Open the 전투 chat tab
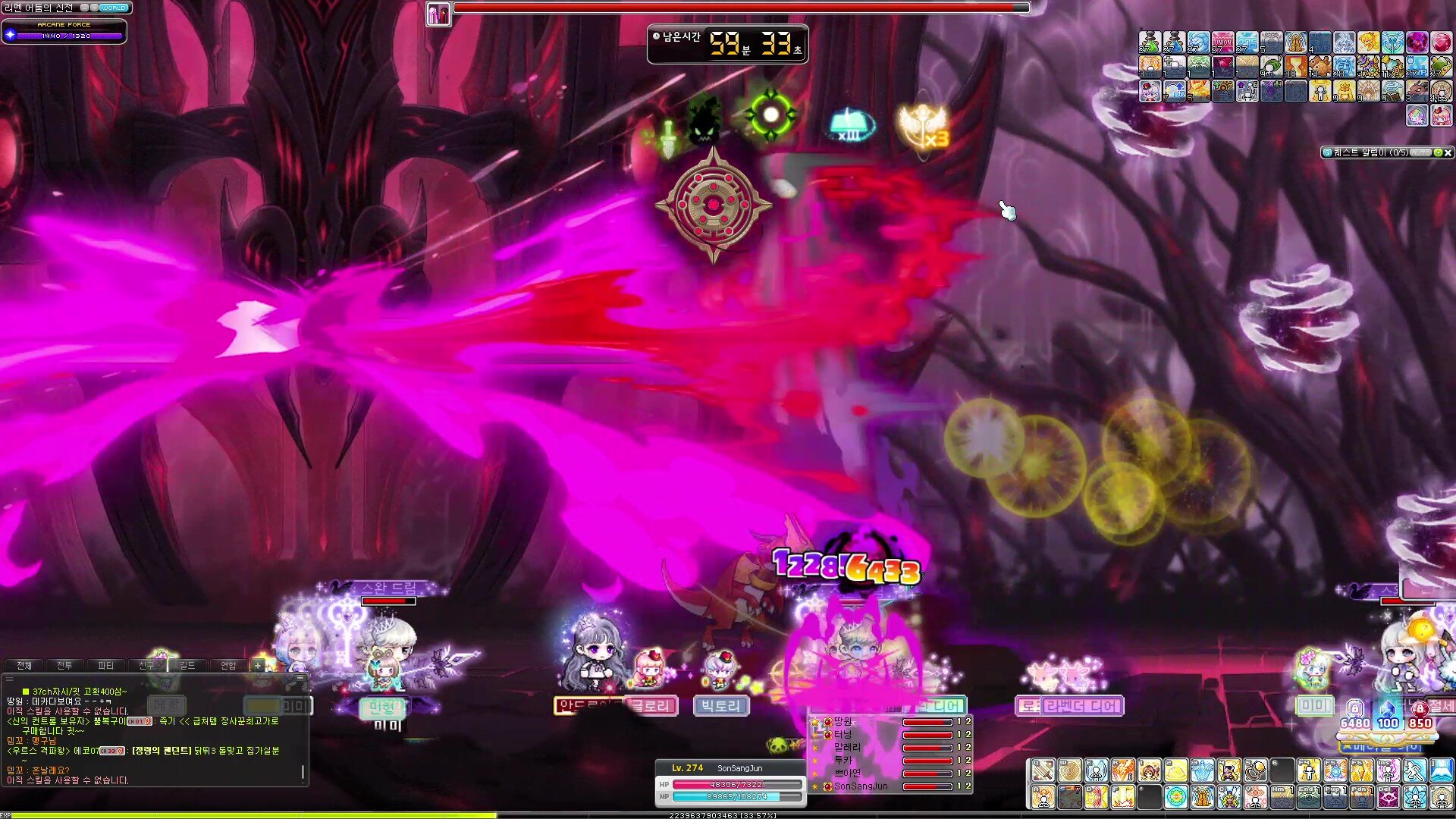Viewport: 1456px width, 819px height. click(x=64, y=665)
